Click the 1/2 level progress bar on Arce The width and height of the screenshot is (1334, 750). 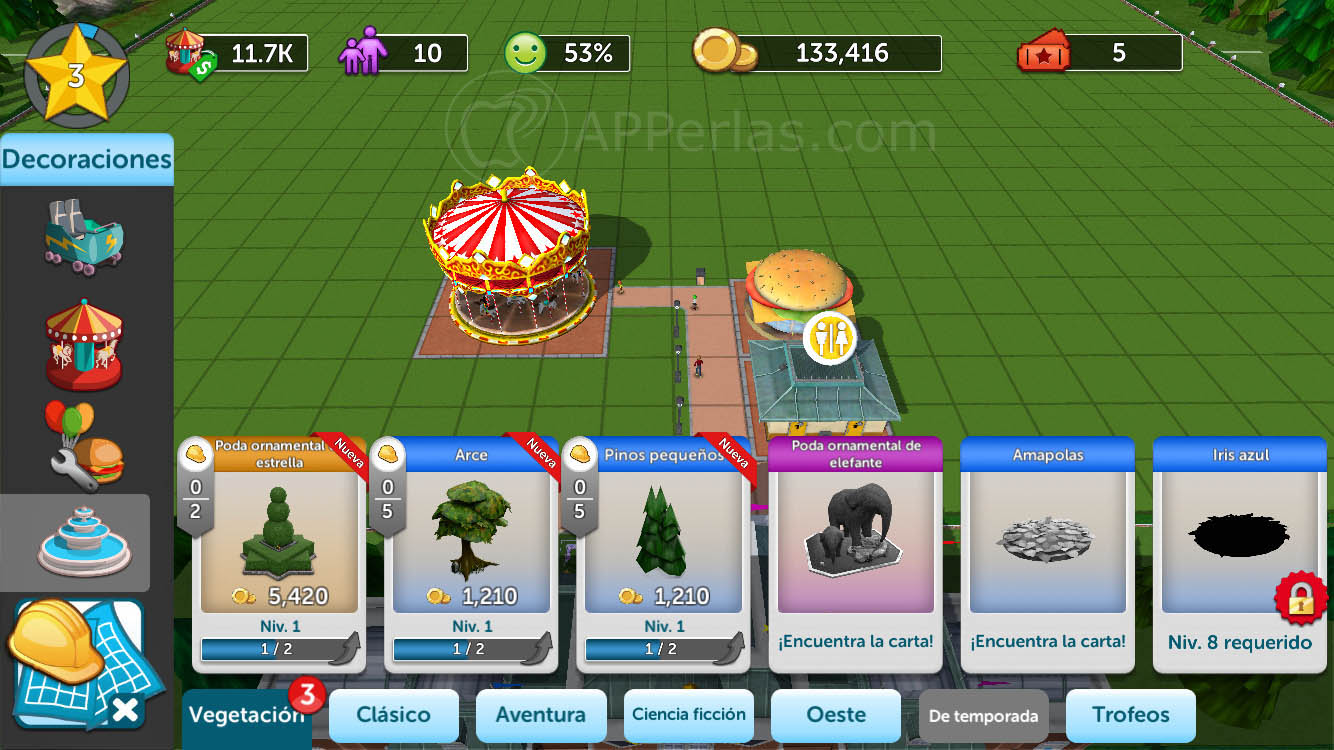(x=463, y=650)
